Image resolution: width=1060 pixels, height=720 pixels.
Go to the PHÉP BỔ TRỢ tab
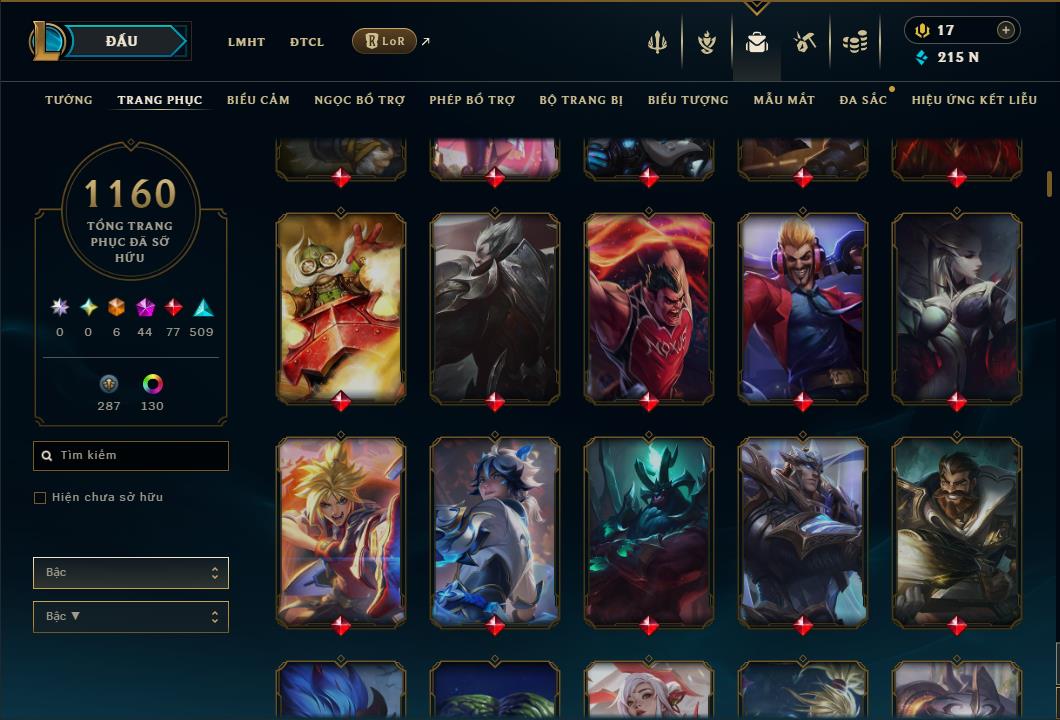472,100
